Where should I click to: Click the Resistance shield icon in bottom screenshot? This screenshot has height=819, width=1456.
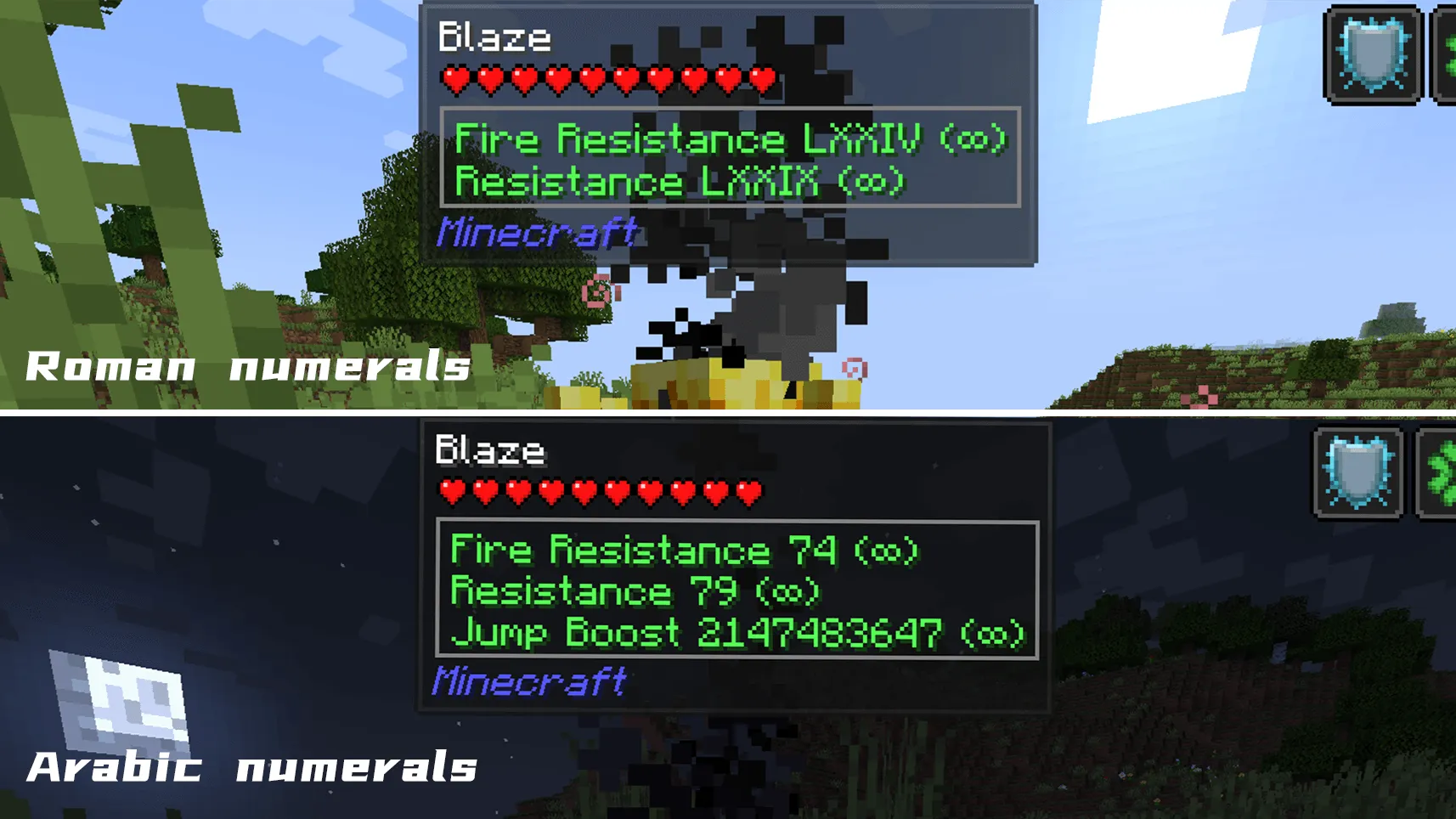pyautogui.click(x=1359, y=472)
